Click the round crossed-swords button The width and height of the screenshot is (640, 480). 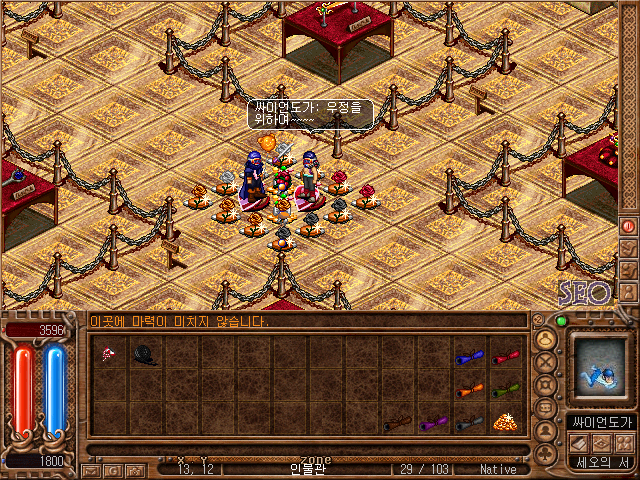546,361
